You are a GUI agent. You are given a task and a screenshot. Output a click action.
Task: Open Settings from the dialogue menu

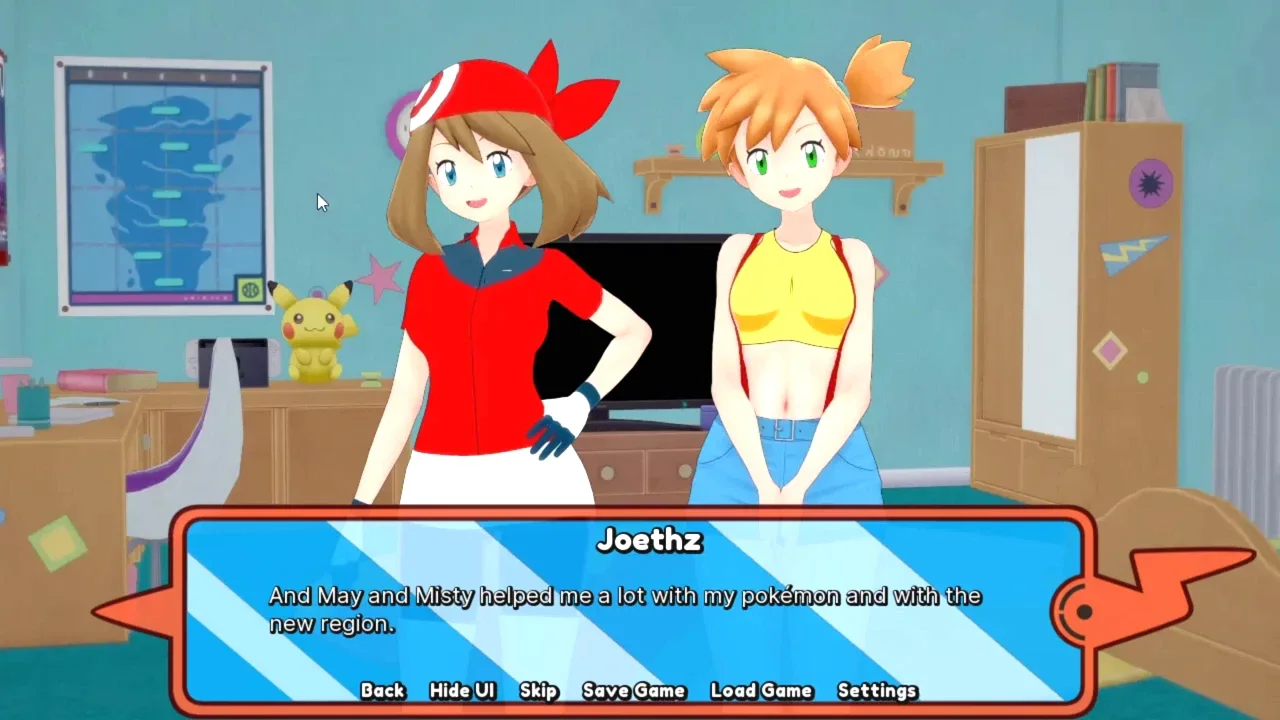878,690
